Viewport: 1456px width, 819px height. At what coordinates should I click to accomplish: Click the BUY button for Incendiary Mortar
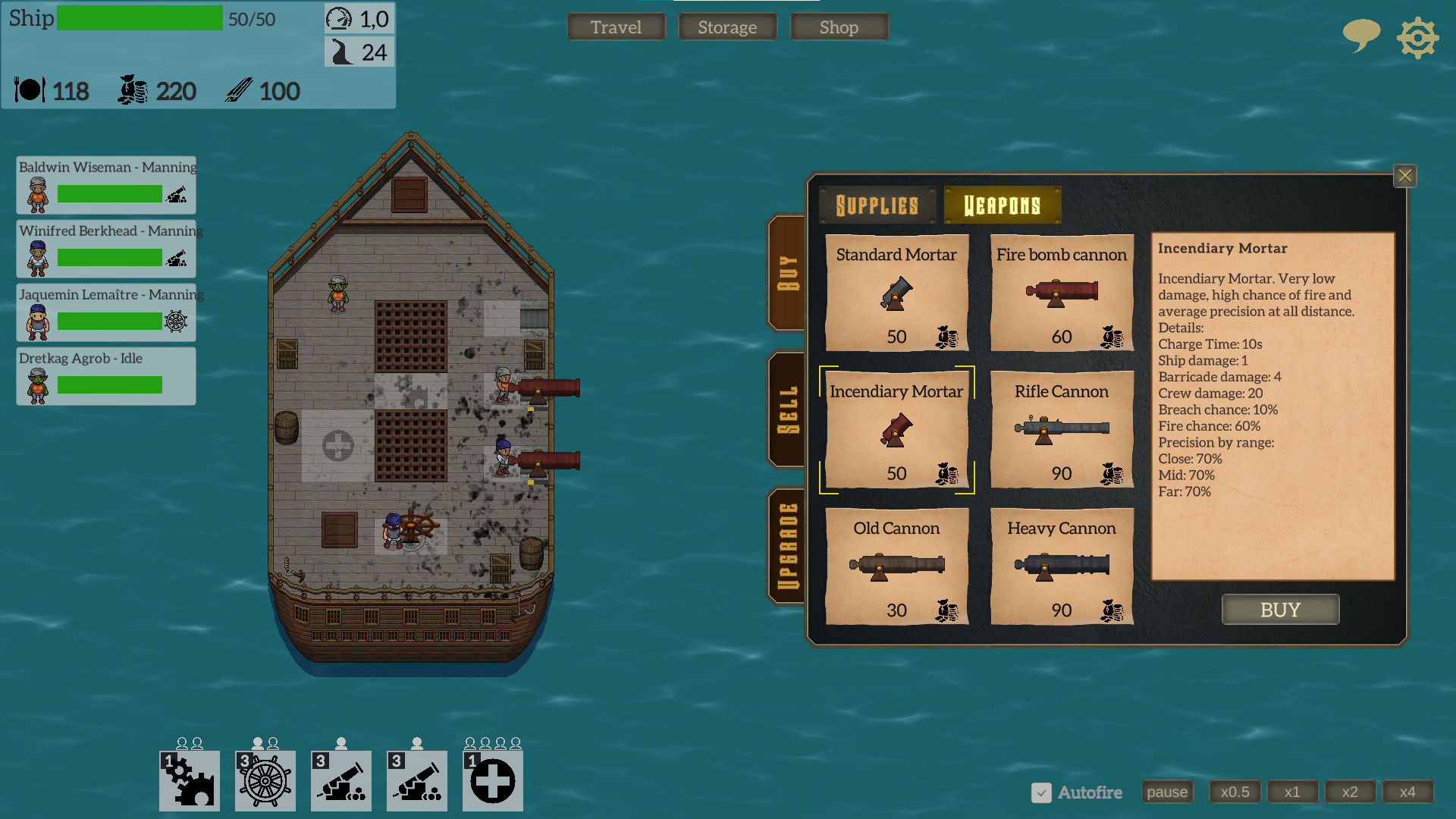(x=1280, y=609)
